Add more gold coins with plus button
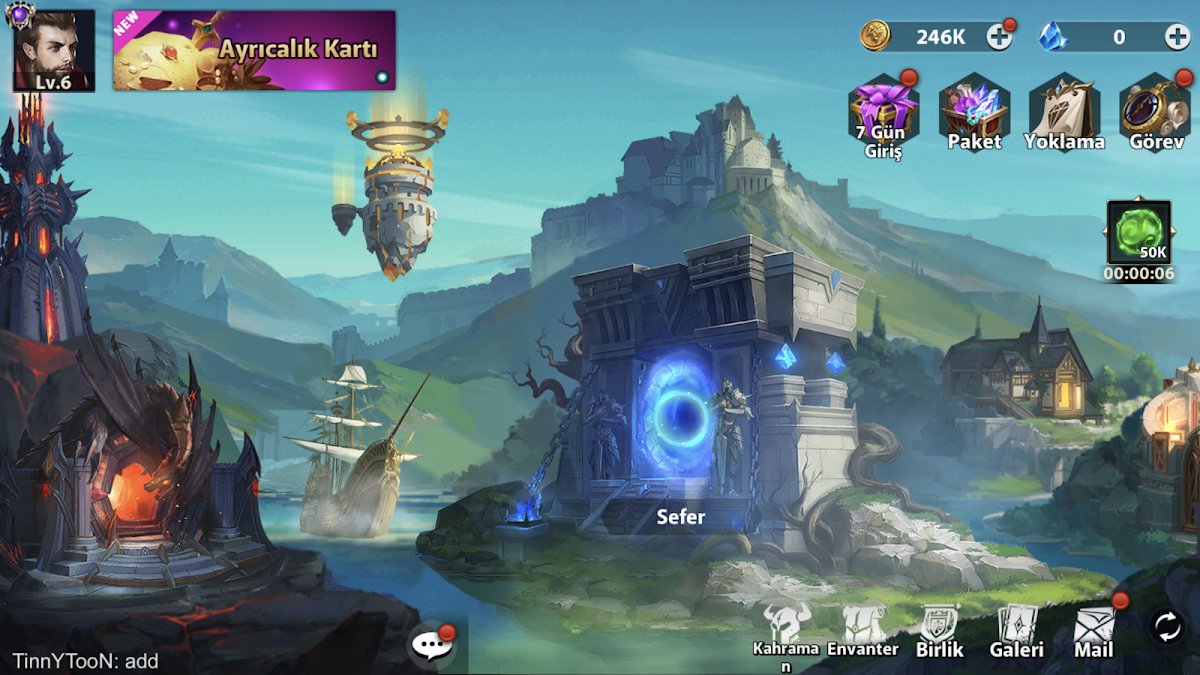1200x675 pixels. (999, 37)
